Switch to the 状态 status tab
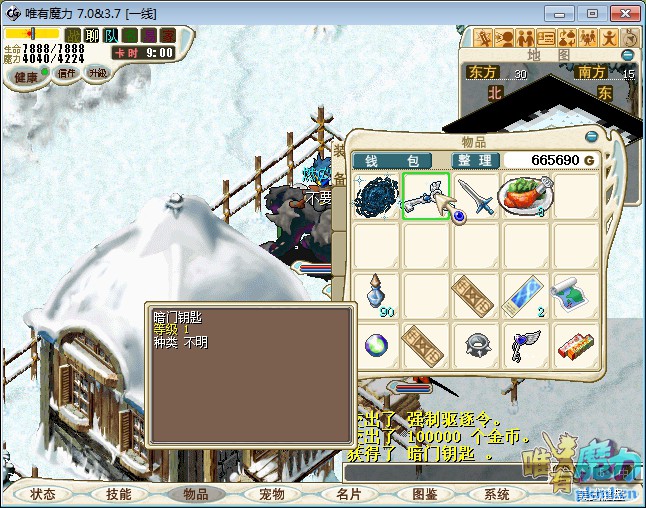 pos(43,494)
